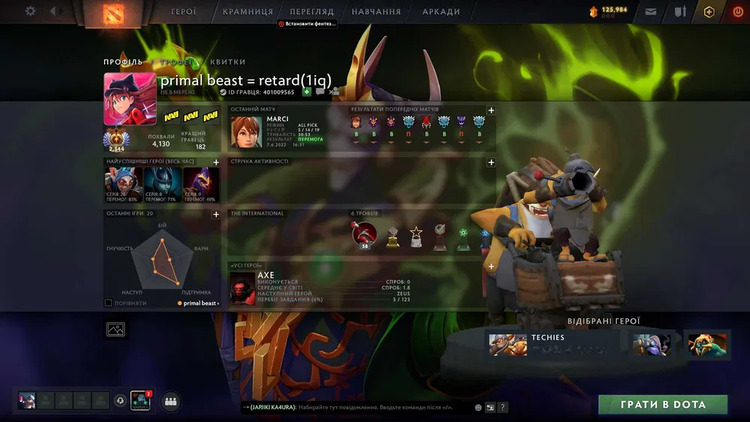This screenshot has height=422, width=750.
Task: Open the profile background image button
Action: [x=115, y=328]
